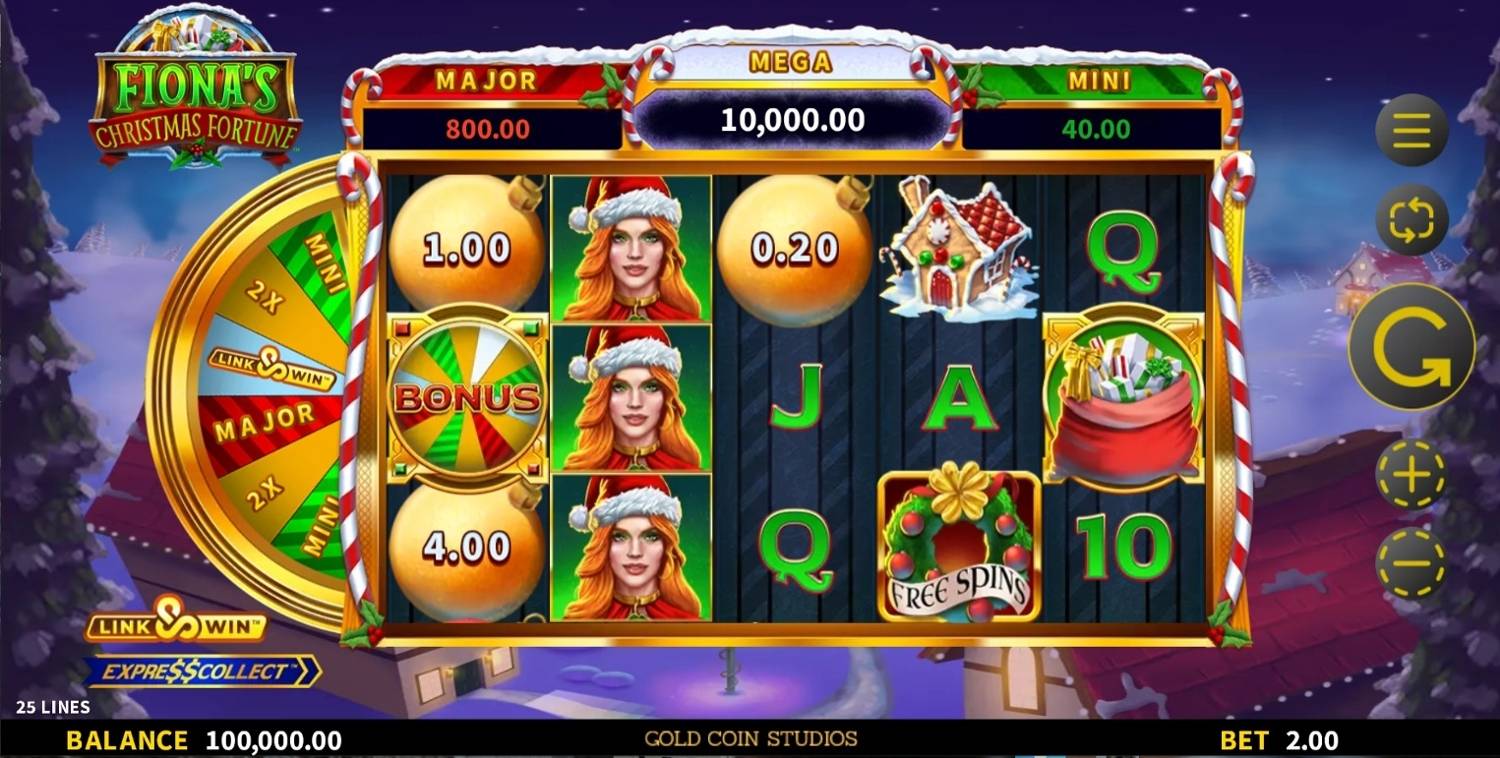Open the Autoplay settings icon

tap(1410, 219)
